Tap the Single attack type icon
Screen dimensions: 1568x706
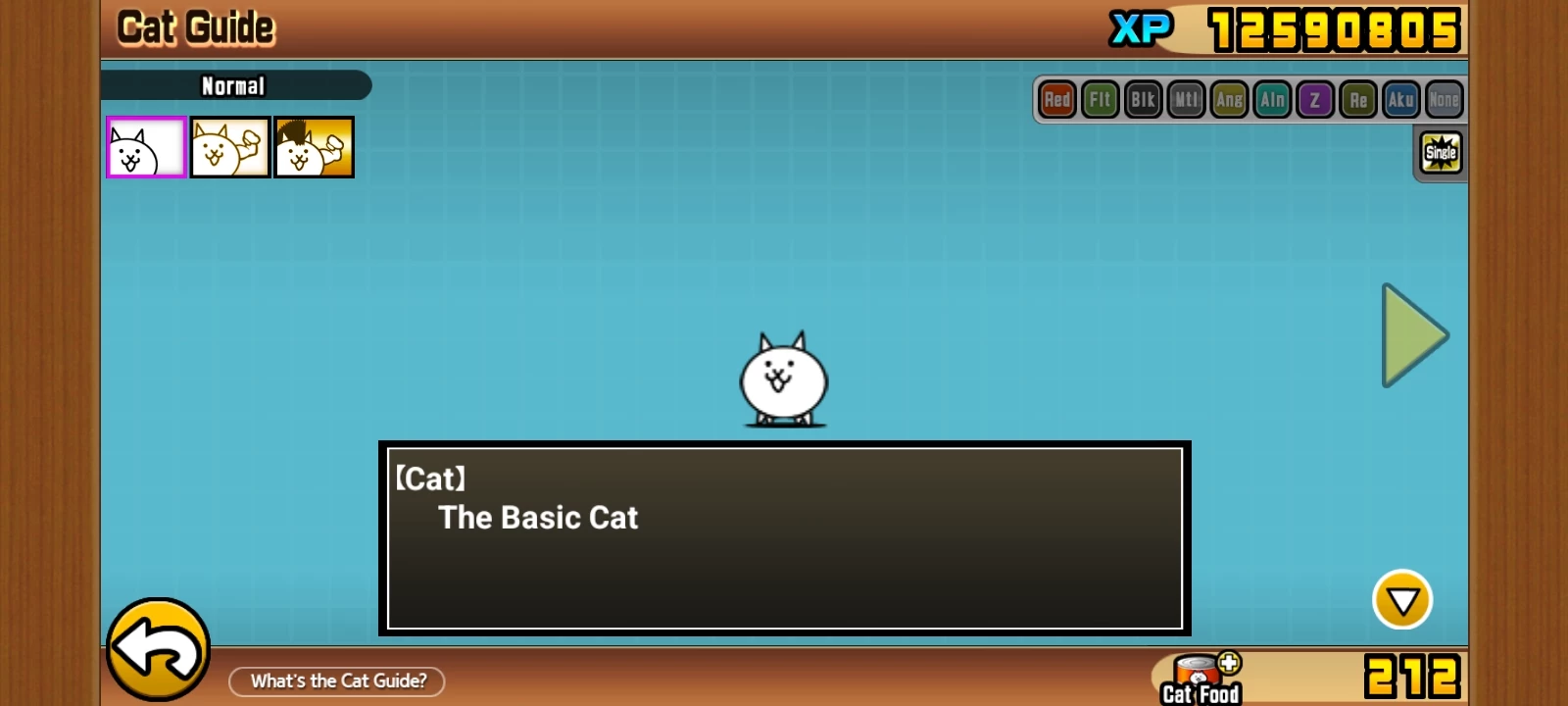(x=1441, y=153)
